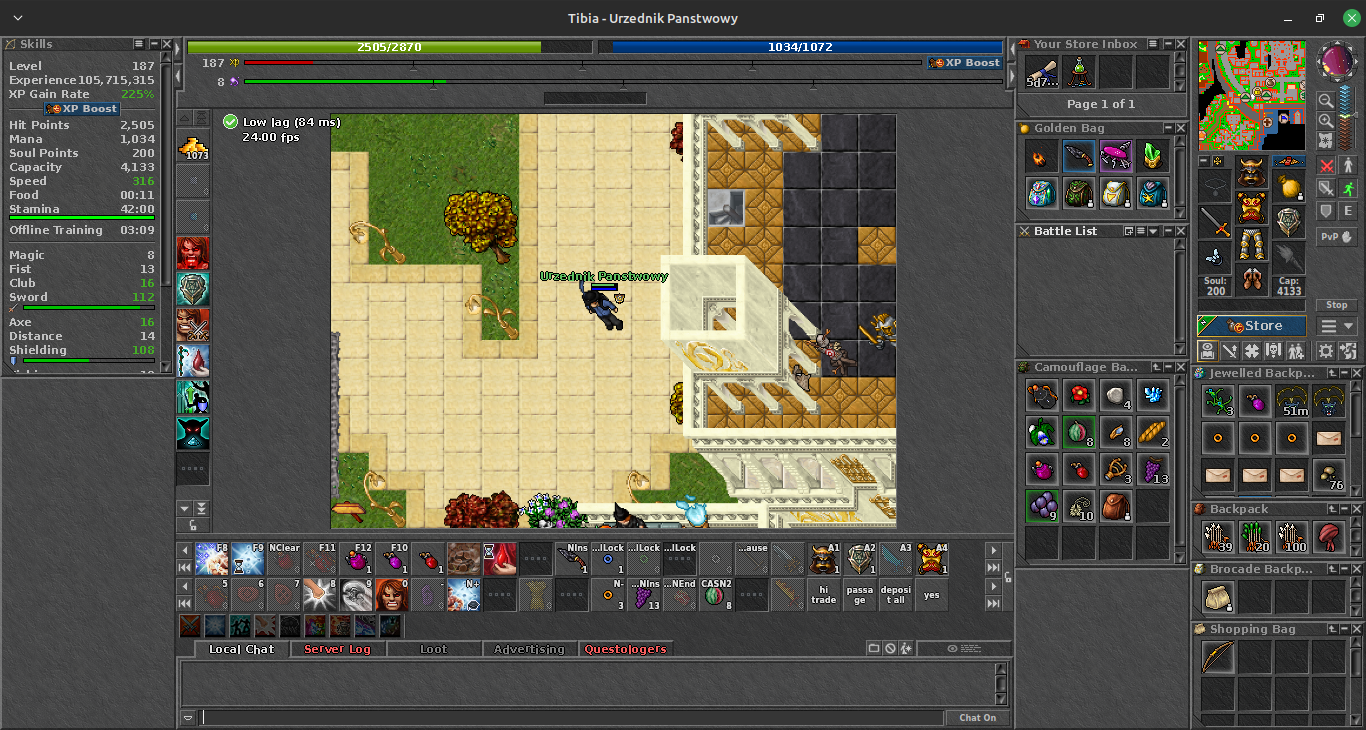Screen dimensions: 1366x730
Task: Select the bread in the Camouflage Backpack
Action: coord(1152,432)
